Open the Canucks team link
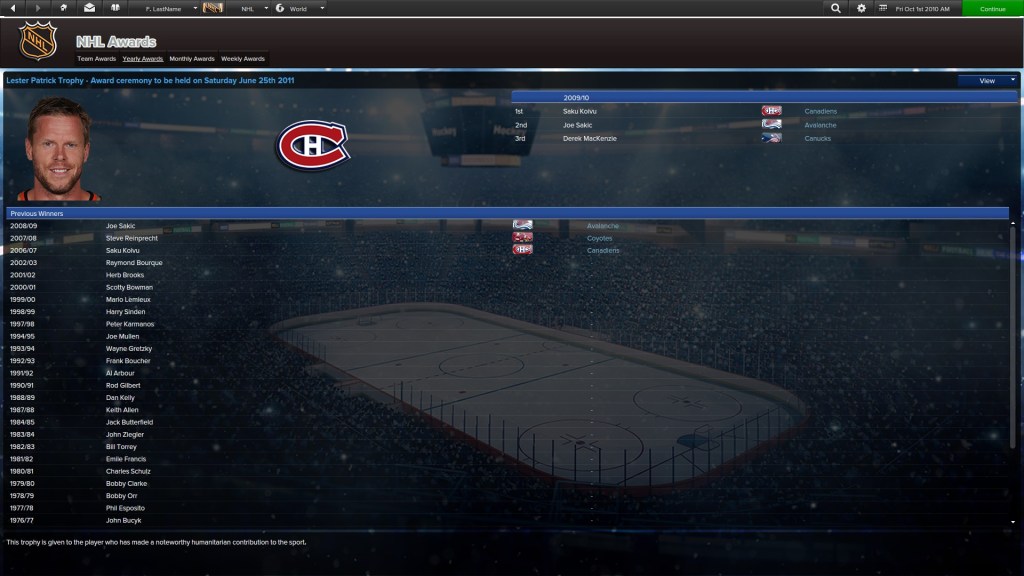This screenshot has height=576, width=1024. click(x=817, y=139)
